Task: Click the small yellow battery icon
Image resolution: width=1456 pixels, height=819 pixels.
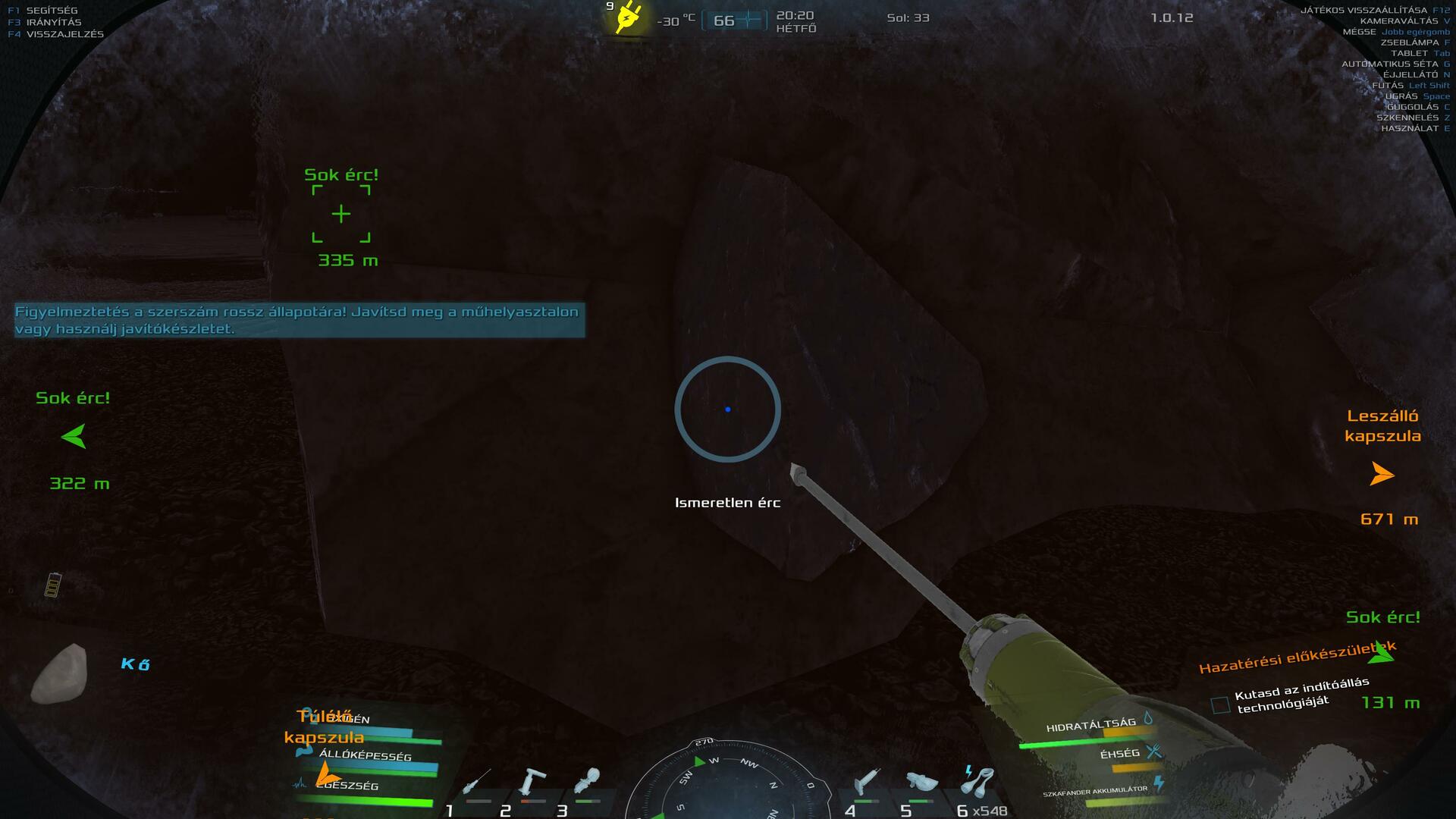Action: 52,585
